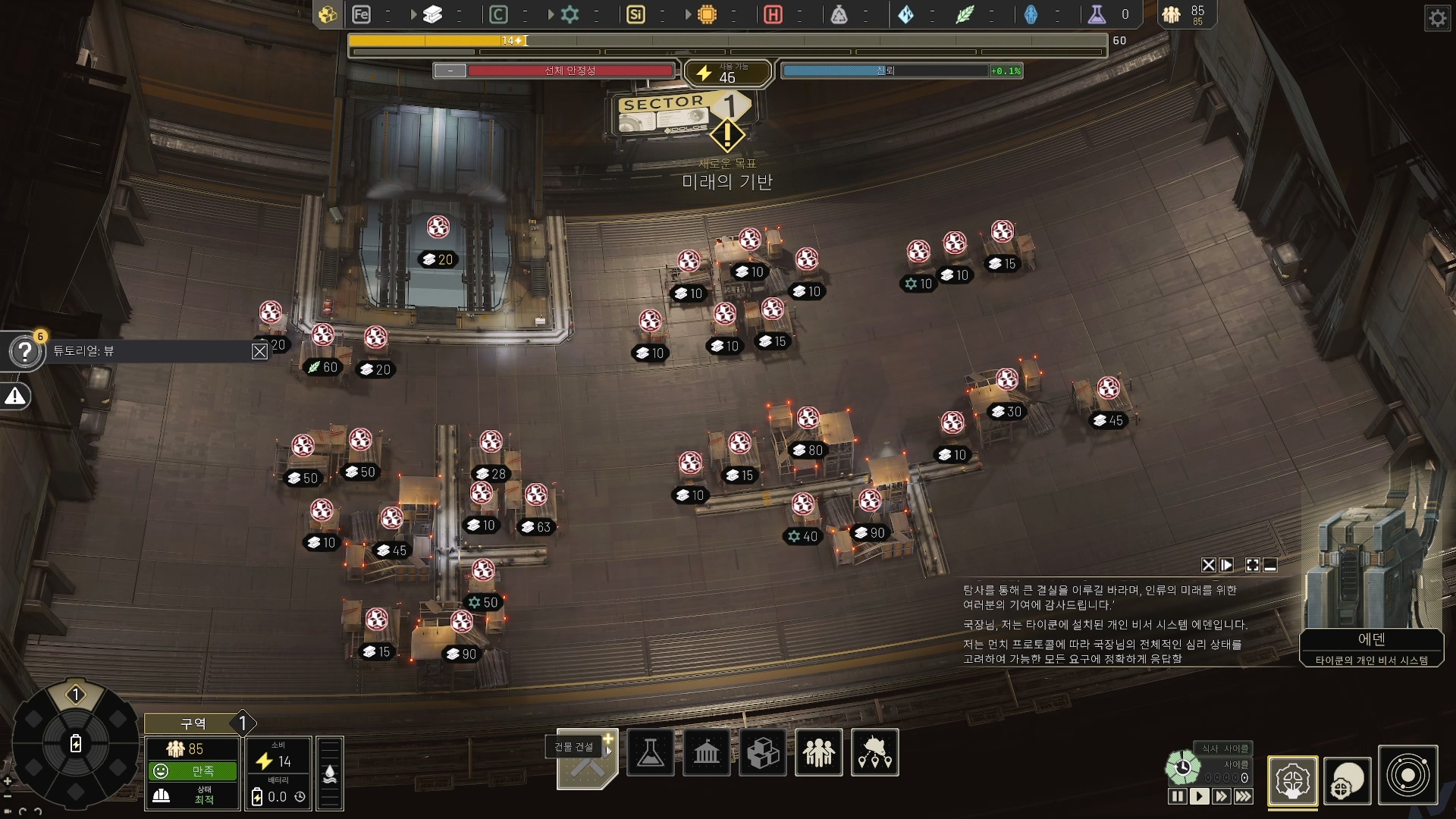Click the warning triangle alert icon
The height and width of the screenshot is (819, 1456).
(15, 397)
